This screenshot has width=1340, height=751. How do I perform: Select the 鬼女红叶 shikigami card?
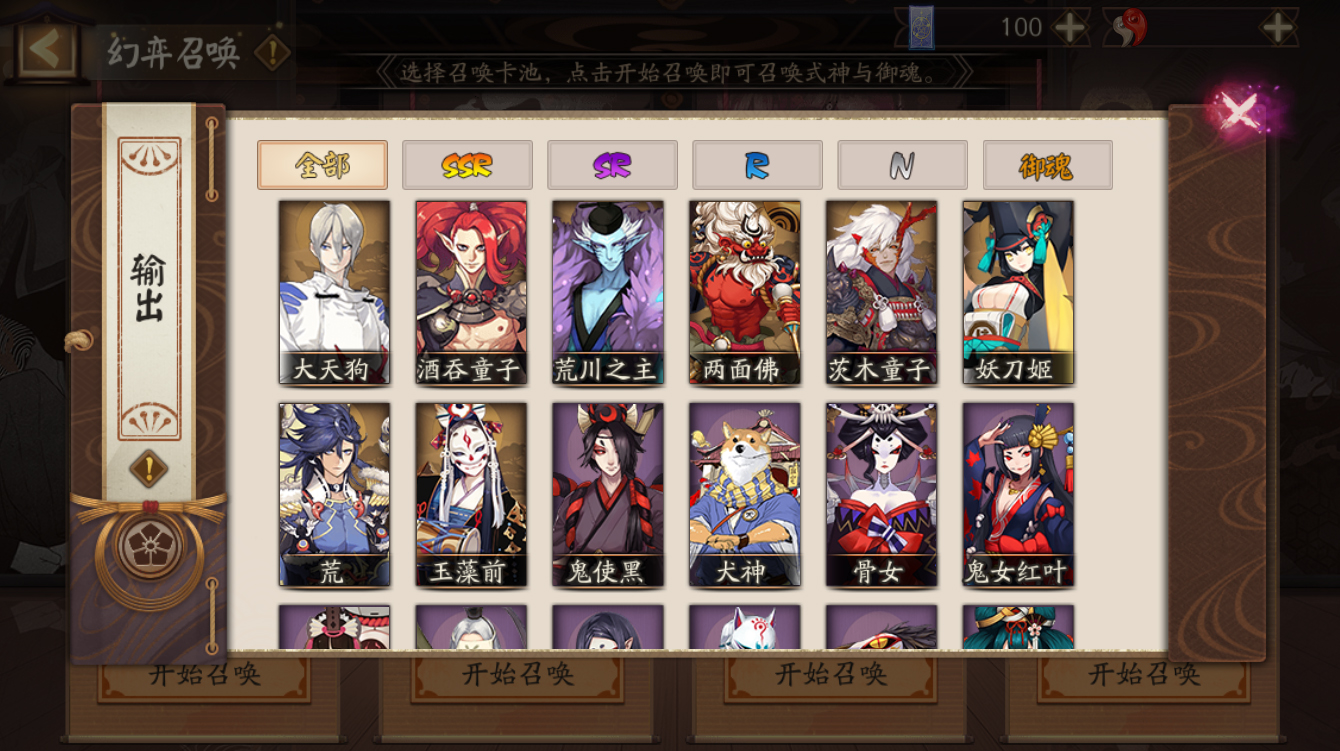click(1019, 490)
